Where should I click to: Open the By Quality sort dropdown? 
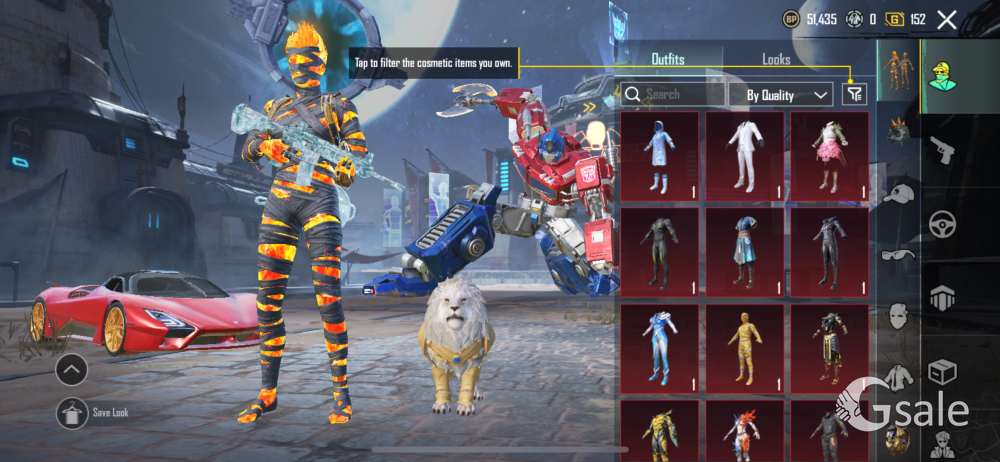coord(788,95)
